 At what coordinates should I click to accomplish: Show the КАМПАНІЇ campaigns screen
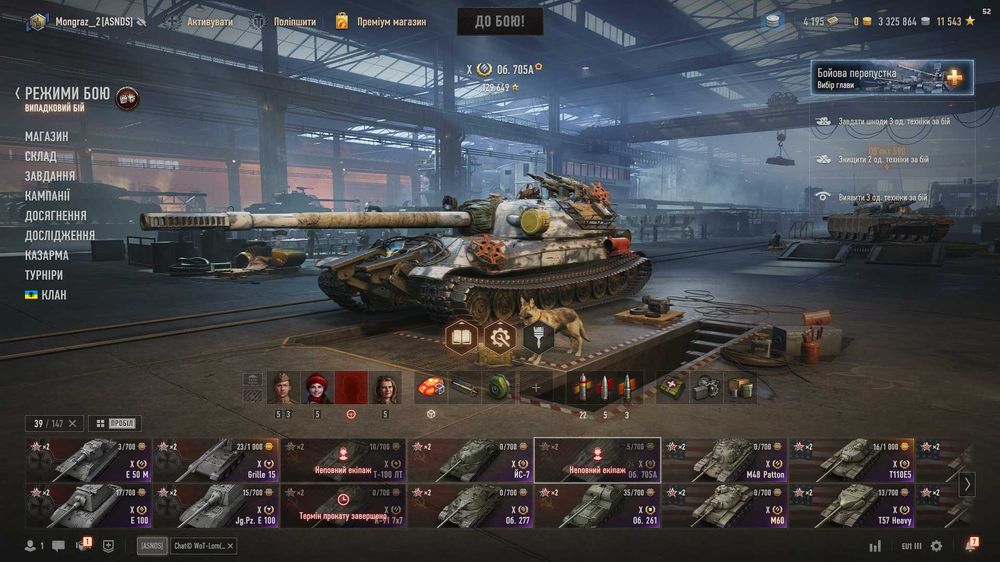point(48,196)
